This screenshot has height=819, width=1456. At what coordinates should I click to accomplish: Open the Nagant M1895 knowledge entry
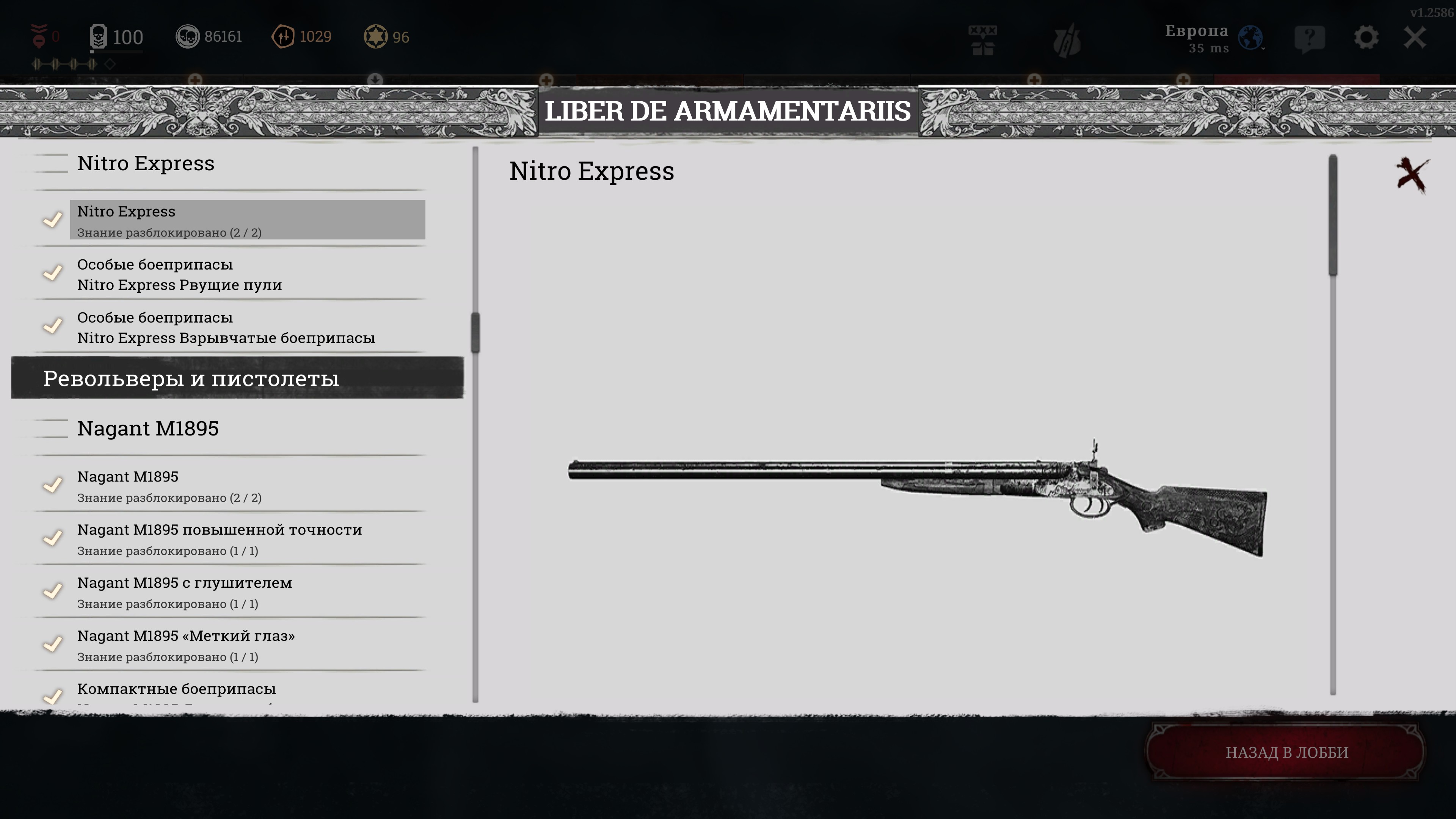click(x=247, y=485)
